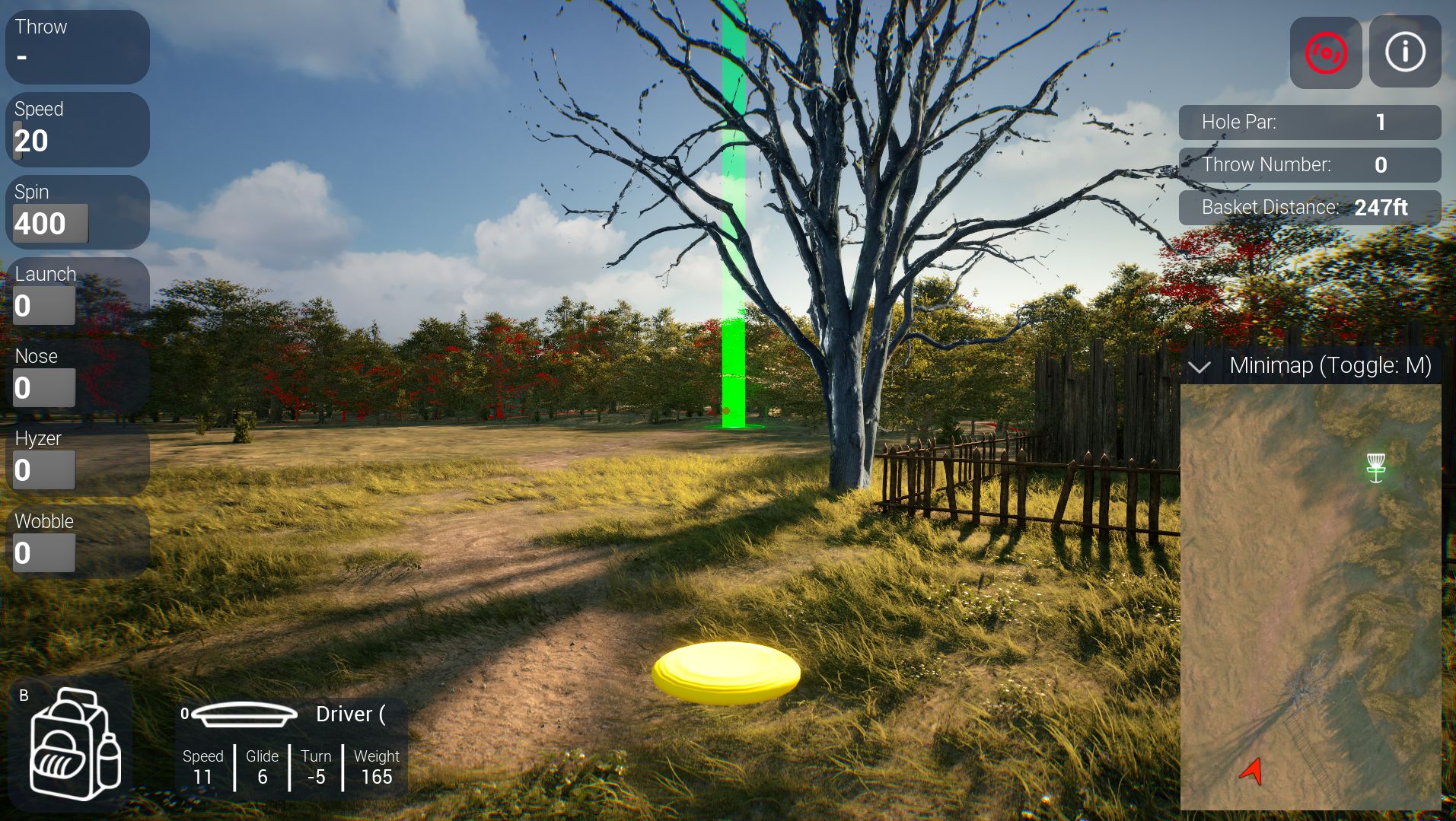Click the basket icon on the minimap

pos(1376,465)
